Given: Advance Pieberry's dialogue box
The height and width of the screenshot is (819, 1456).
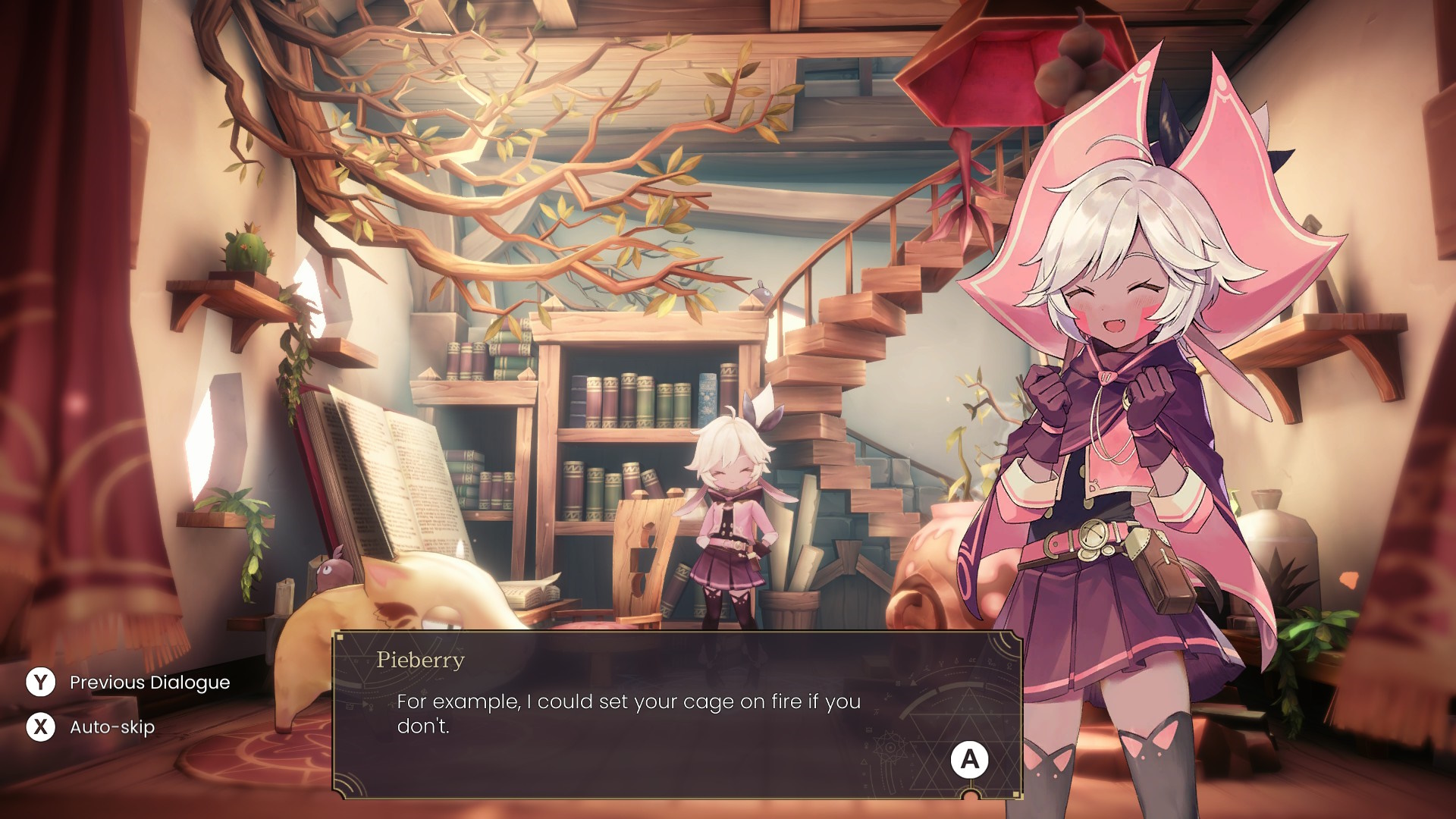Looking at the screenshot, I should (x=969, y=759).
